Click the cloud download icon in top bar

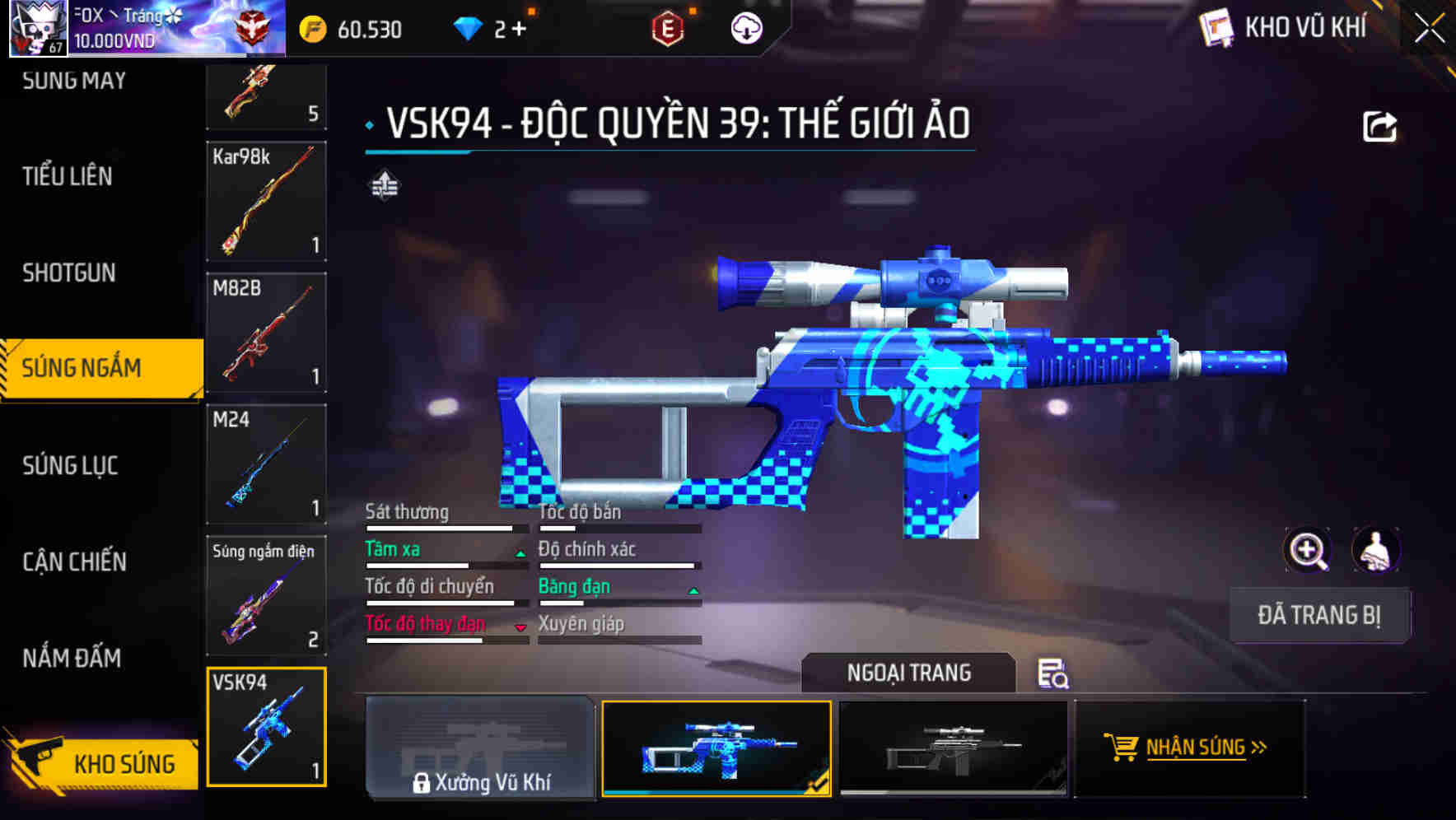tap(745, 27)
